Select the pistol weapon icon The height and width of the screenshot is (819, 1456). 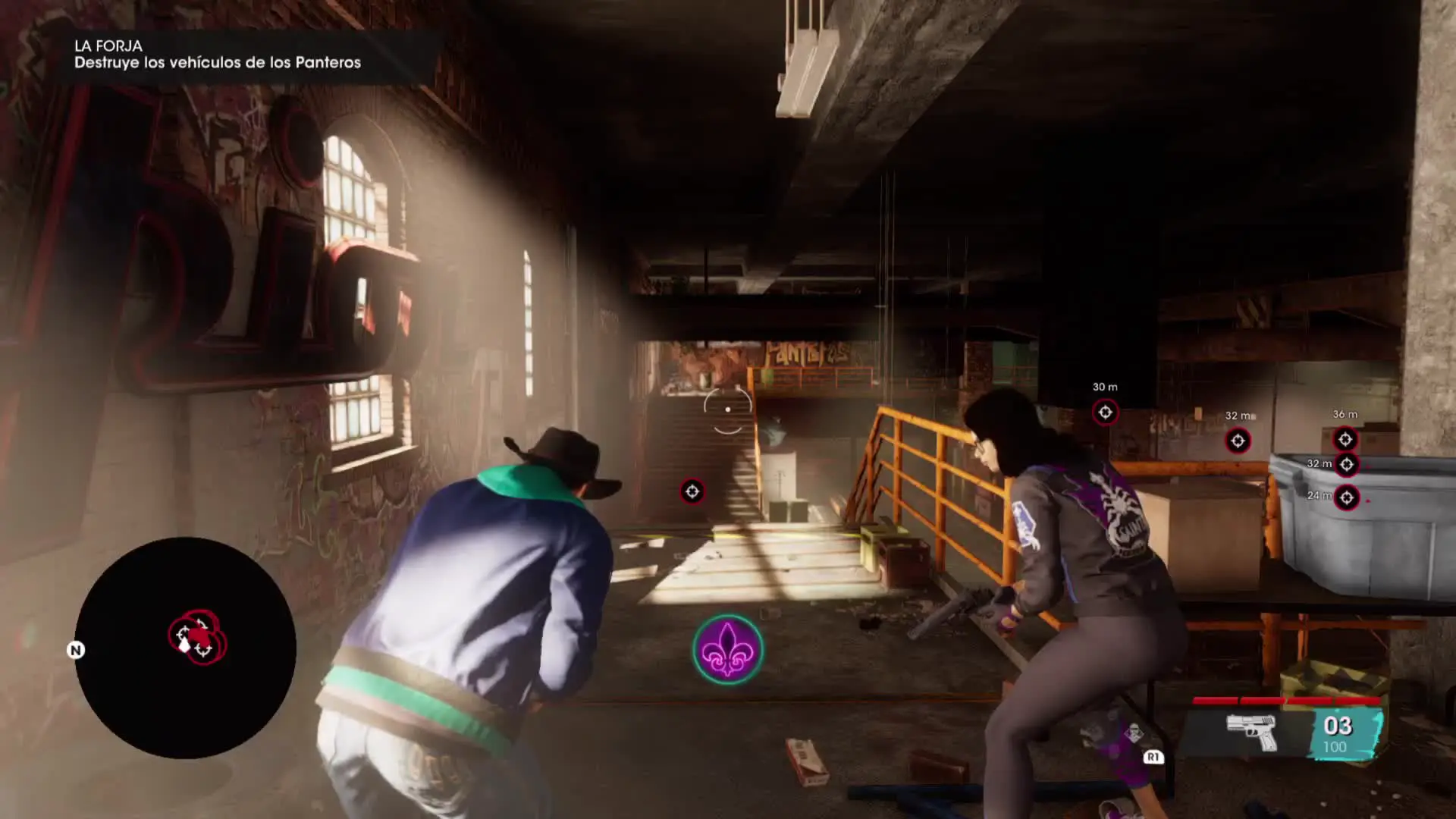[1252, 732]
